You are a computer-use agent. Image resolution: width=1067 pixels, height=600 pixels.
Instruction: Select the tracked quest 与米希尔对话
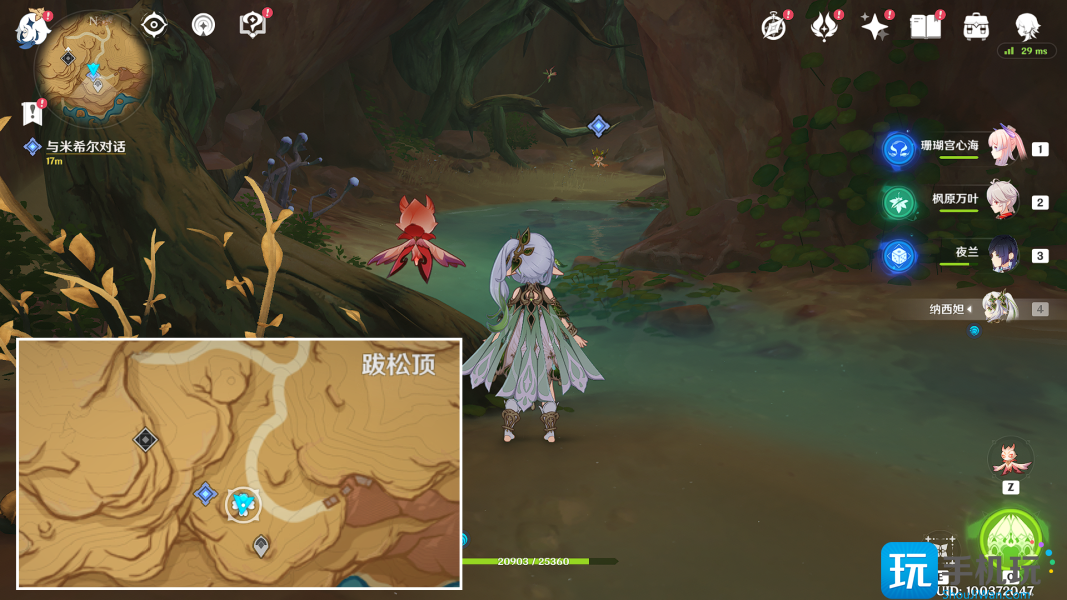click(x=85, y=147)
